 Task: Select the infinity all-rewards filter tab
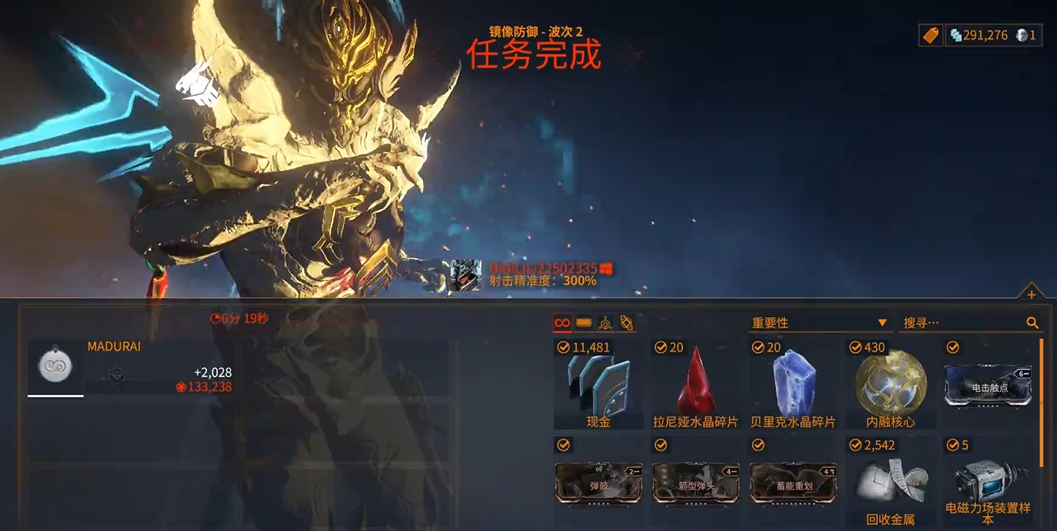pyautogui.click(x=562, y=323)
